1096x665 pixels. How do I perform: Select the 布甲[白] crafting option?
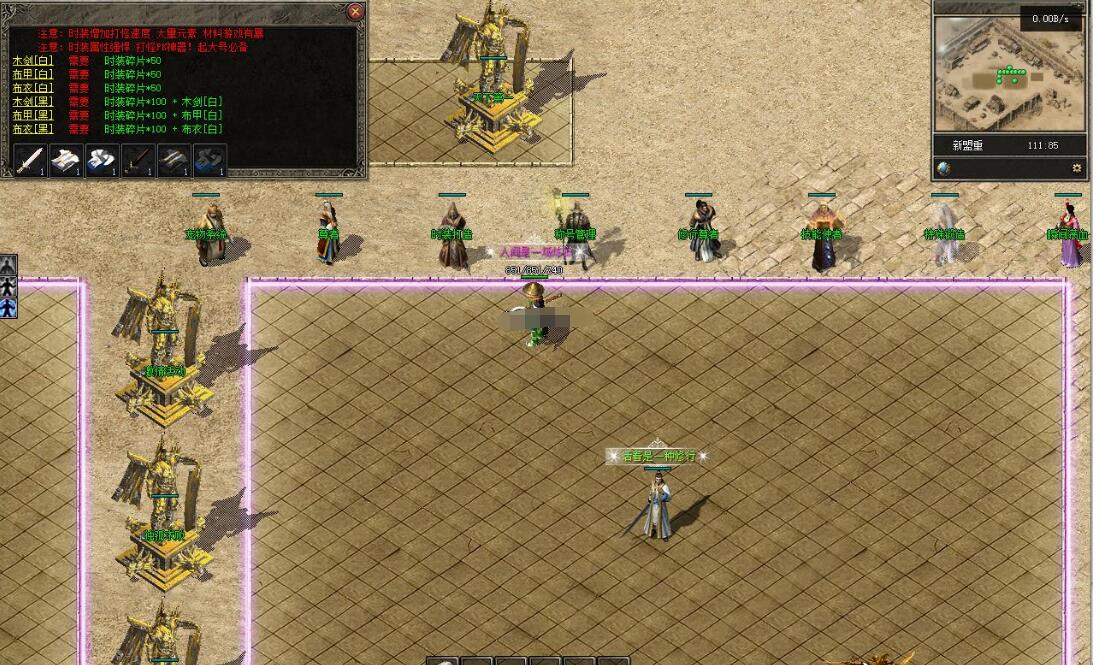[x=32, y=75]
